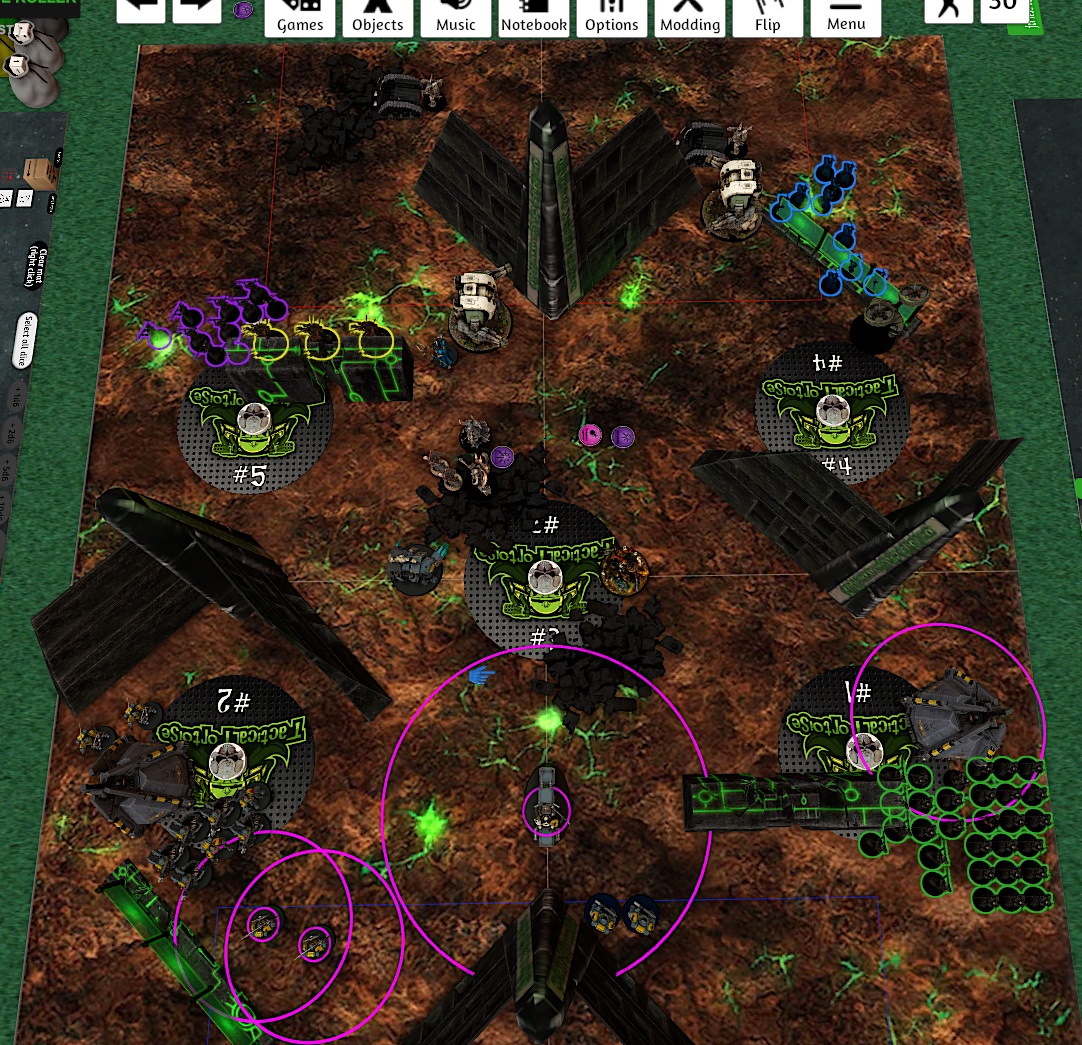The image size is (1082, 1045).
Task: Open the Games menu
Action: point(300,17)
